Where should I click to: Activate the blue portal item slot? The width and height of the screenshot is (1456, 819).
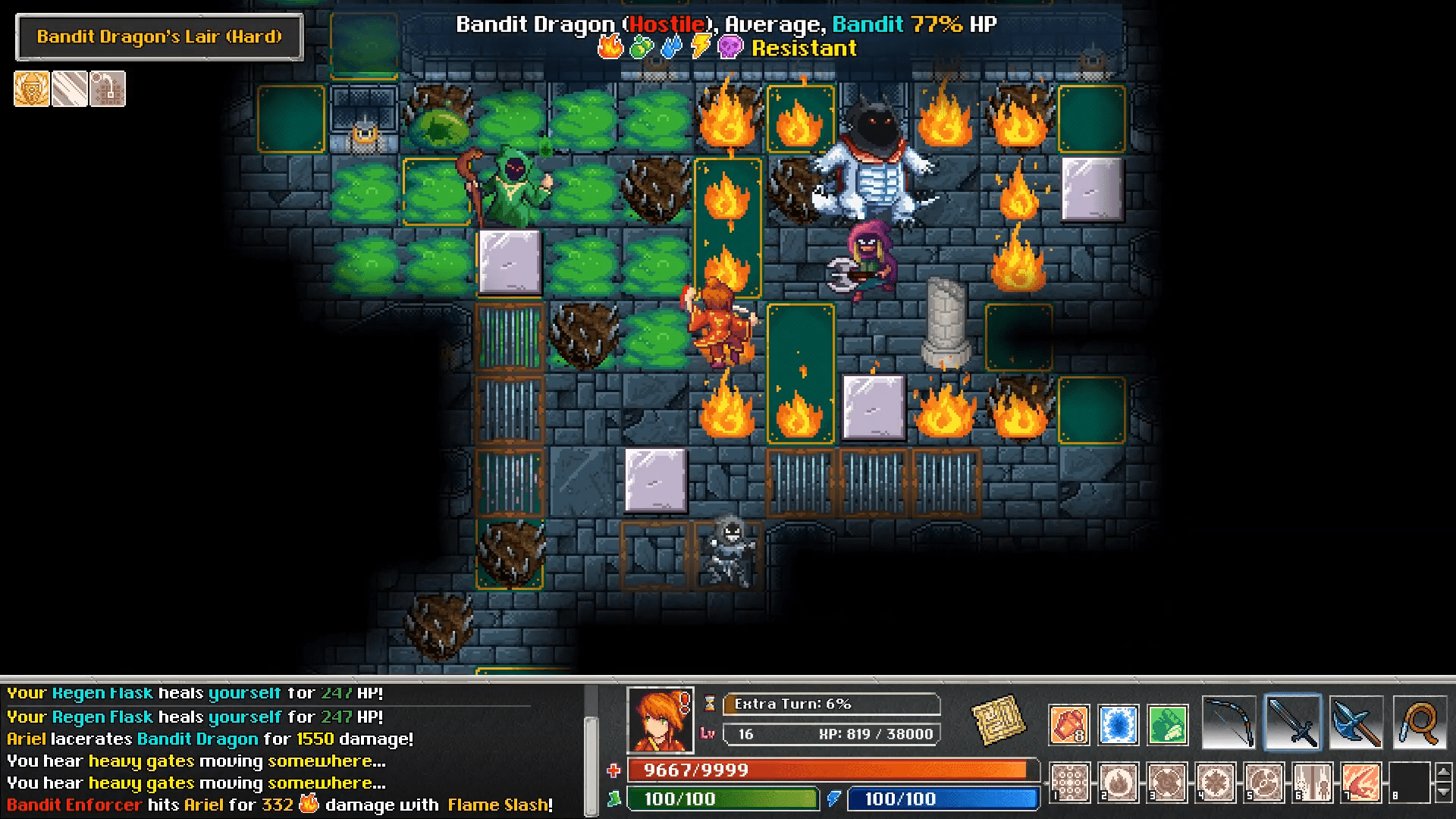[x=1118, y=724]
